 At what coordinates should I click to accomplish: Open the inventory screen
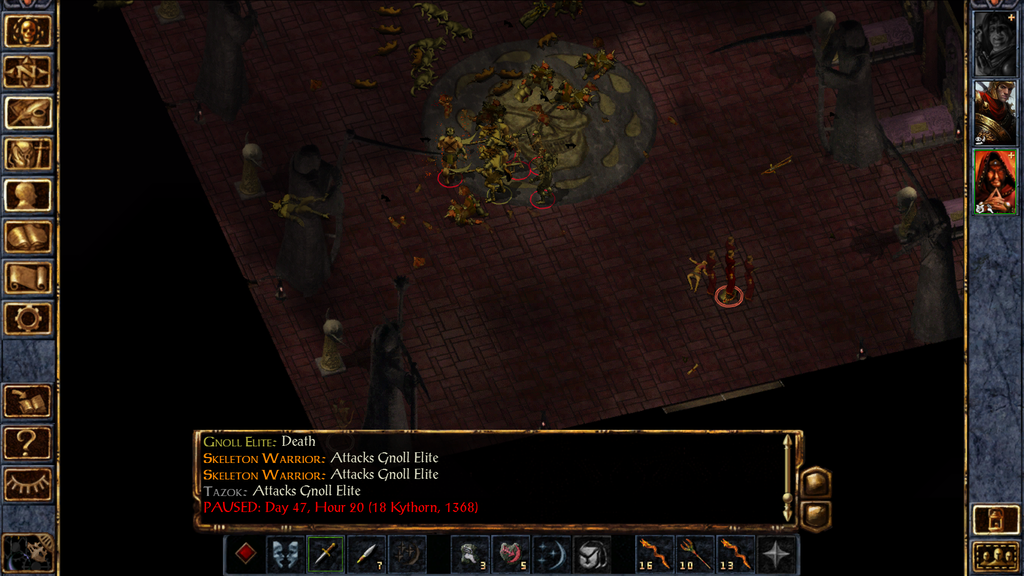click(28, 153)
